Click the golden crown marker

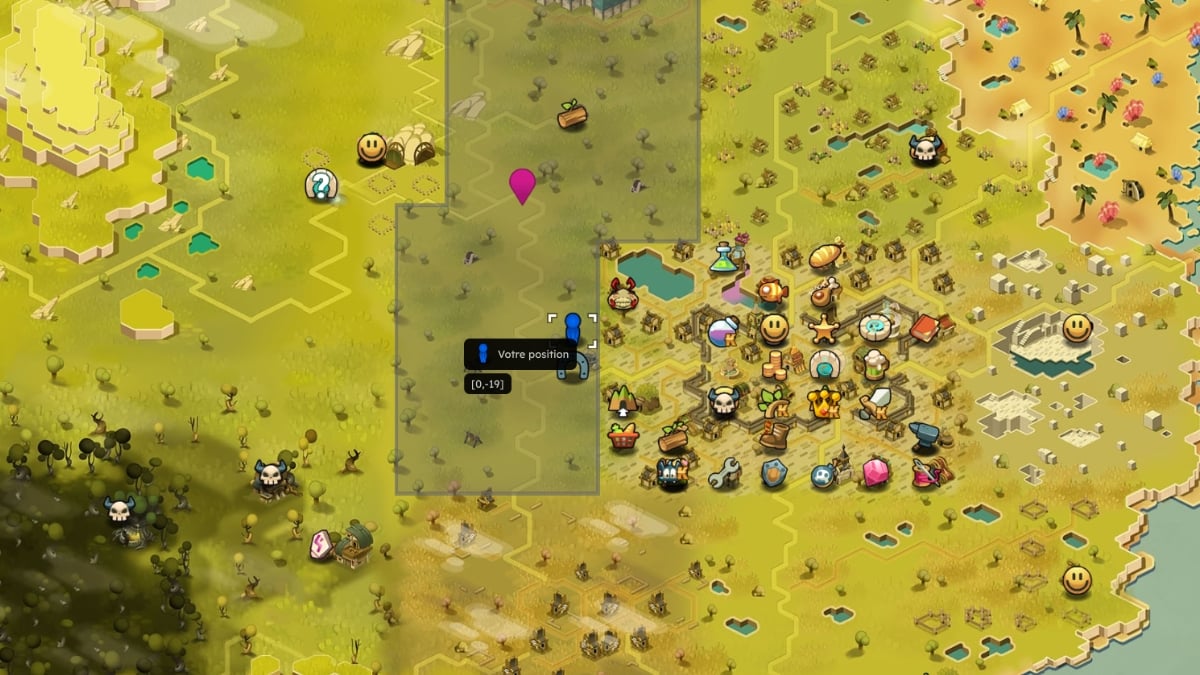point(824,402)
